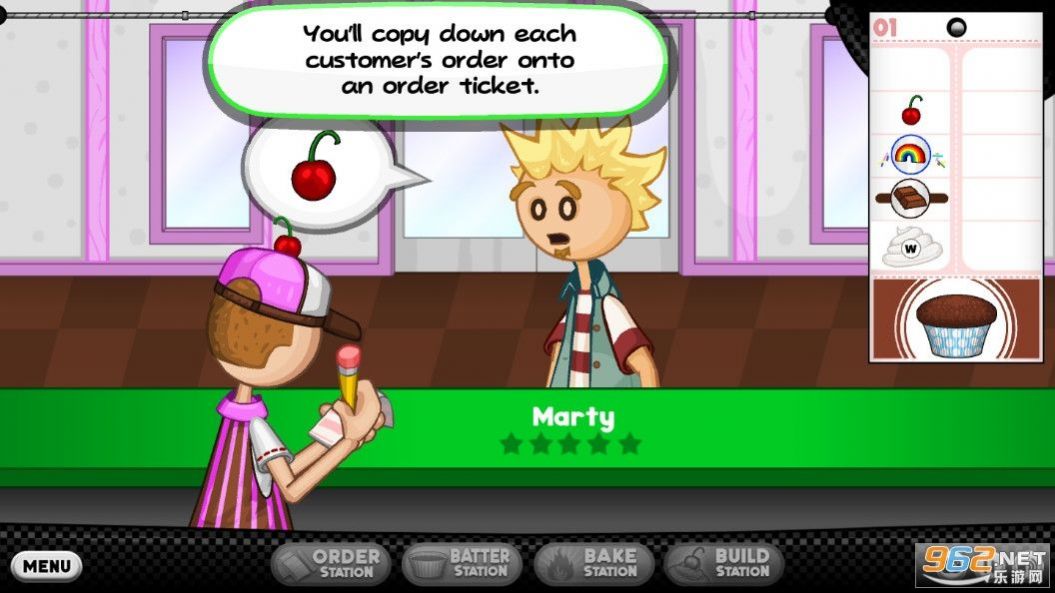Select the cherry topping on the ticket
The image size is (1055, 593).
click(911, 110)
